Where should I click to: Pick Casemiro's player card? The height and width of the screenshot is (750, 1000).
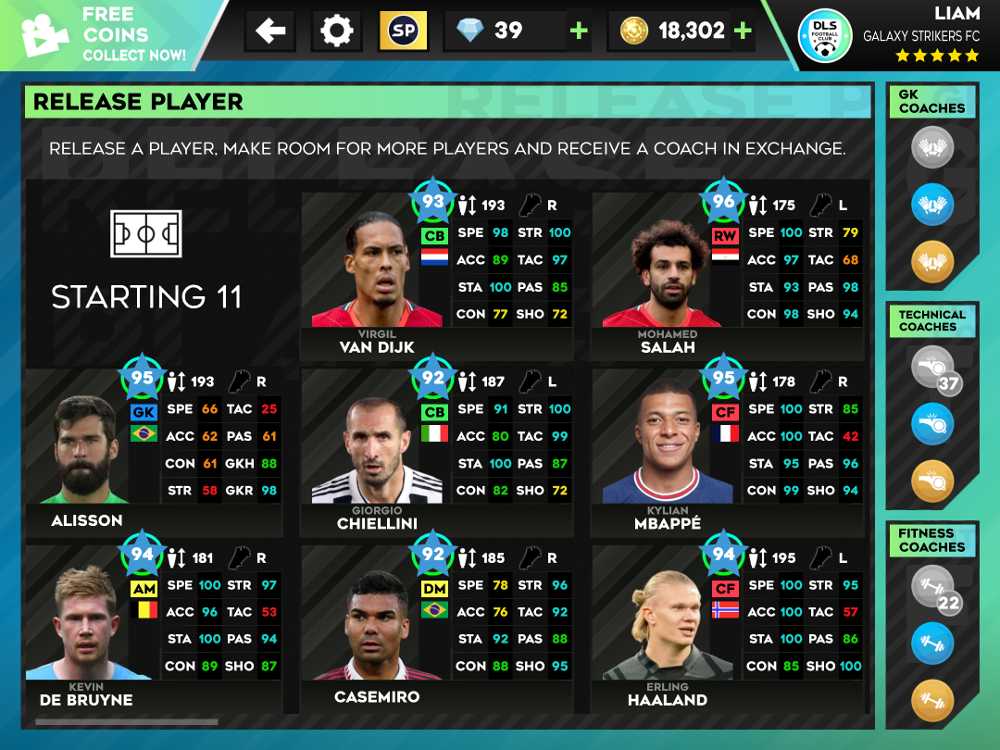(436, 625)
